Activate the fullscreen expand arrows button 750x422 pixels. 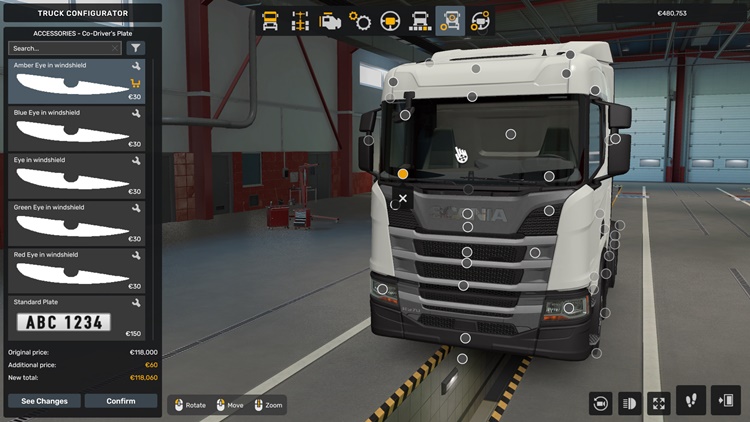coord(659,403)
